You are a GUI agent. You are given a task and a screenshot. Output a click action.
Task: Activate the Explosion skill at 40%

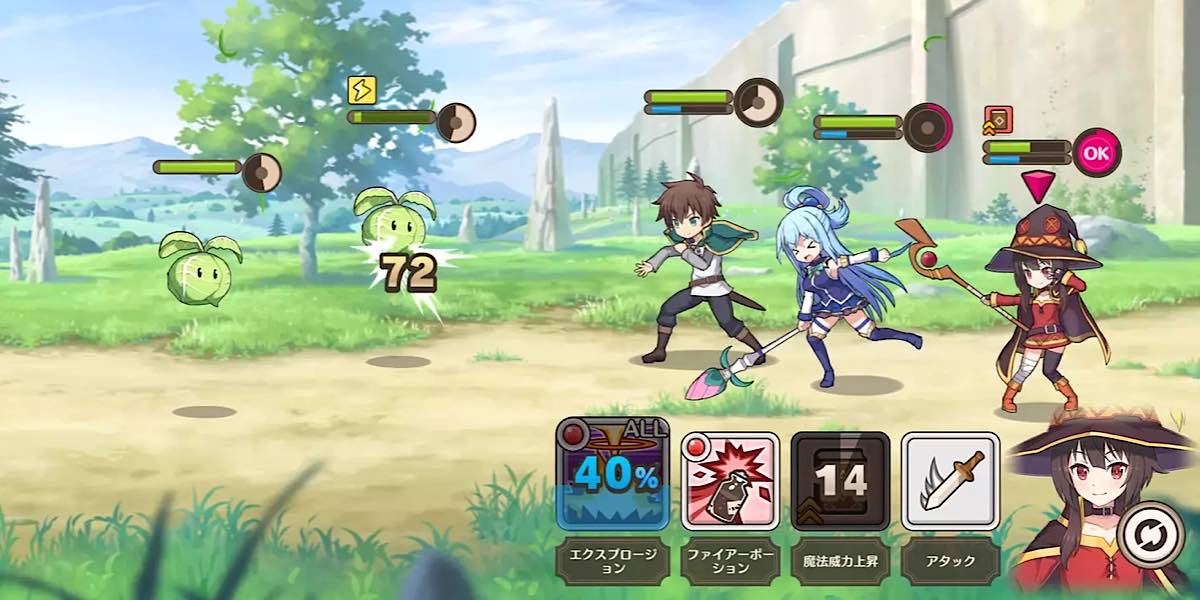tap(612, 474)
